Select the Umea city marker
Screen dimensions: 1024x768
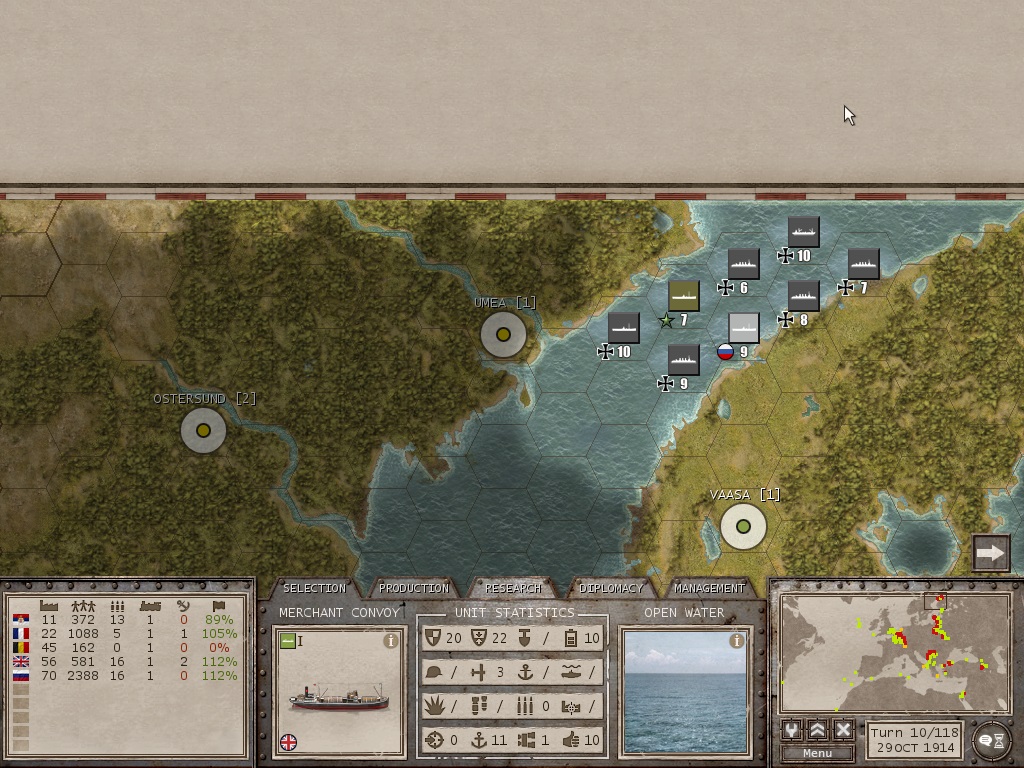click(x=503, y=335)
